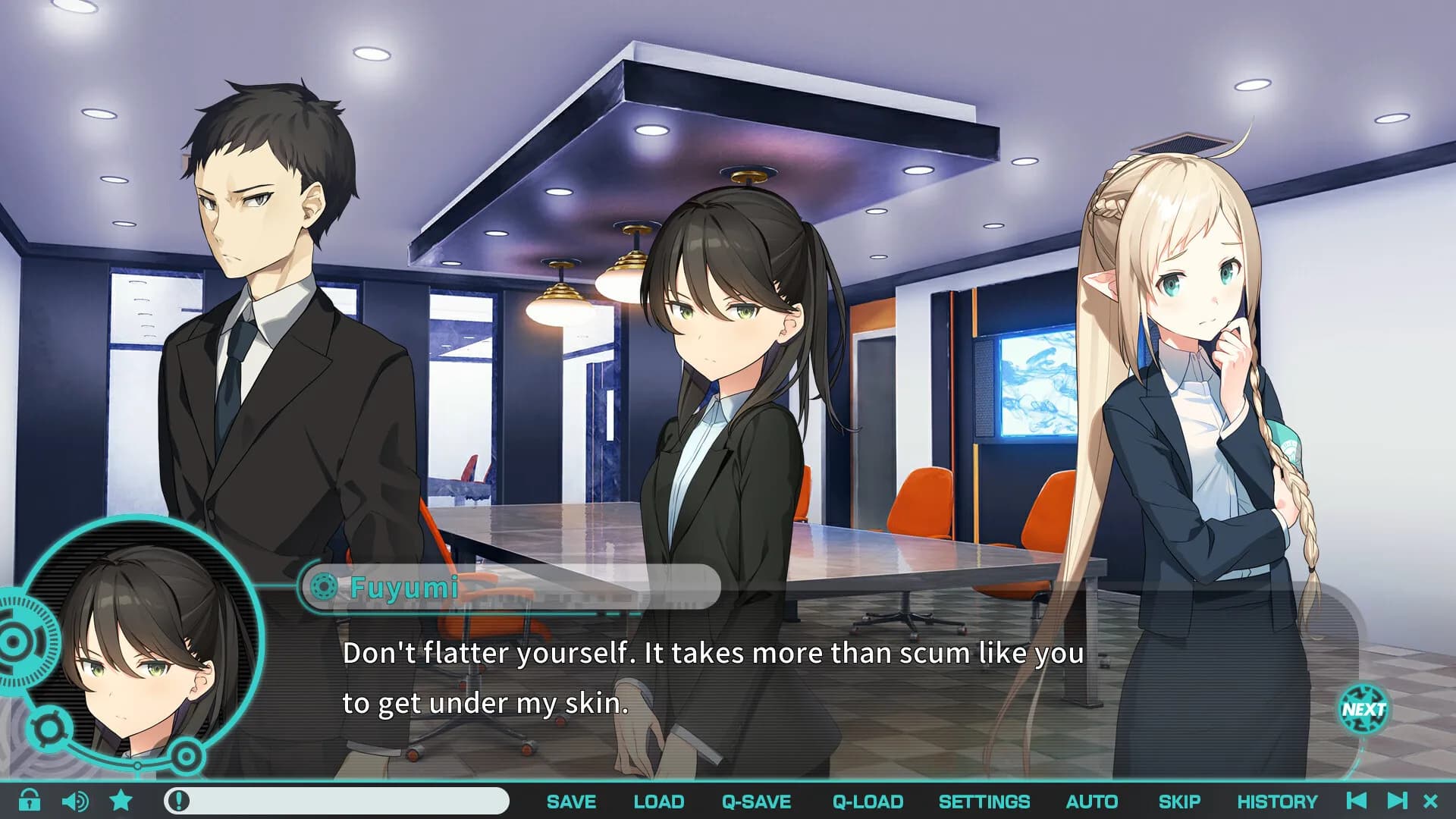Open the SAVE menu
The height and width of the screenshot is (819, 1456).
click(571, 802)
